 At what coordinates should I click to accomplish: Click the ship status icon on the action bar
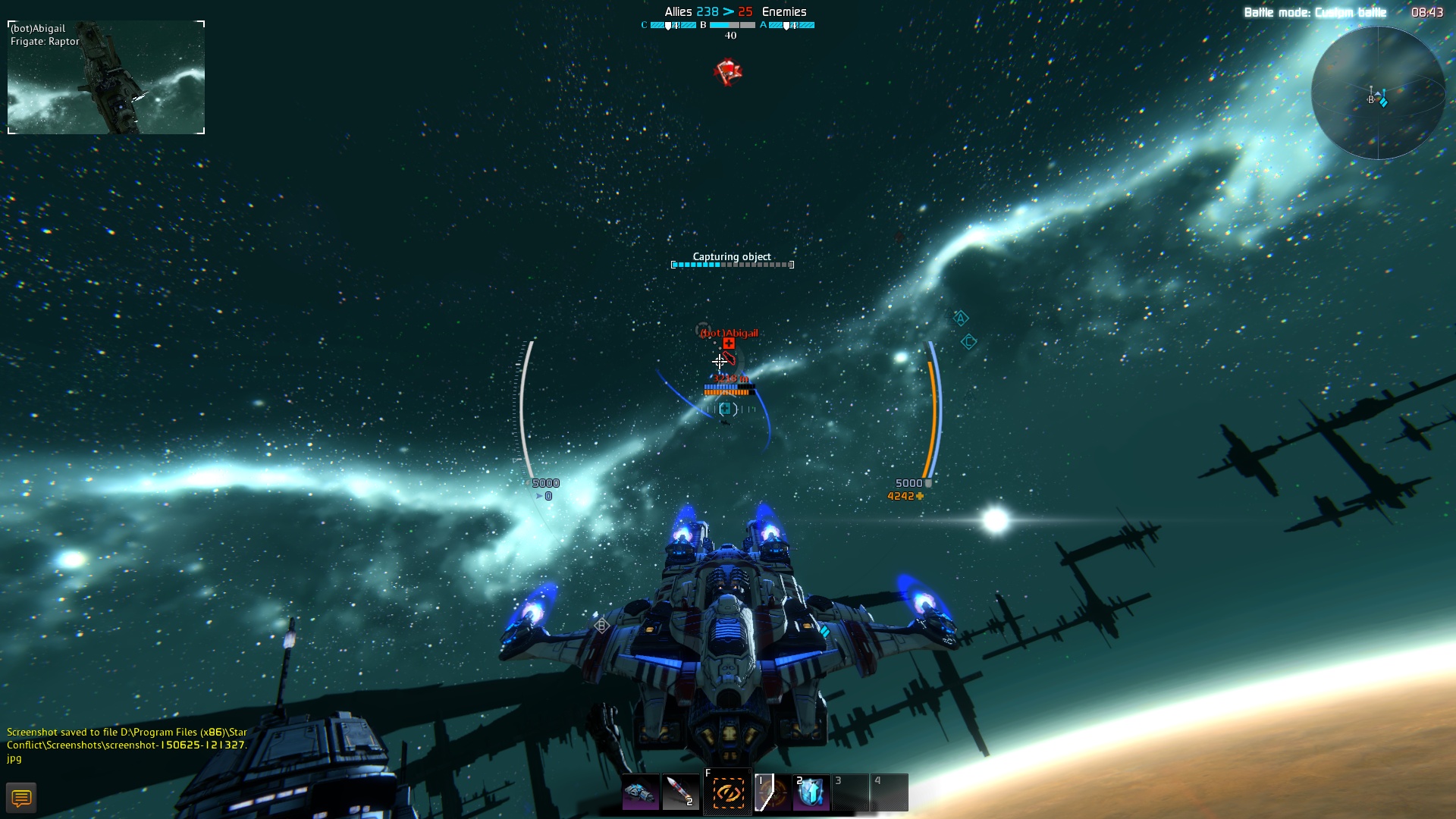641,791
